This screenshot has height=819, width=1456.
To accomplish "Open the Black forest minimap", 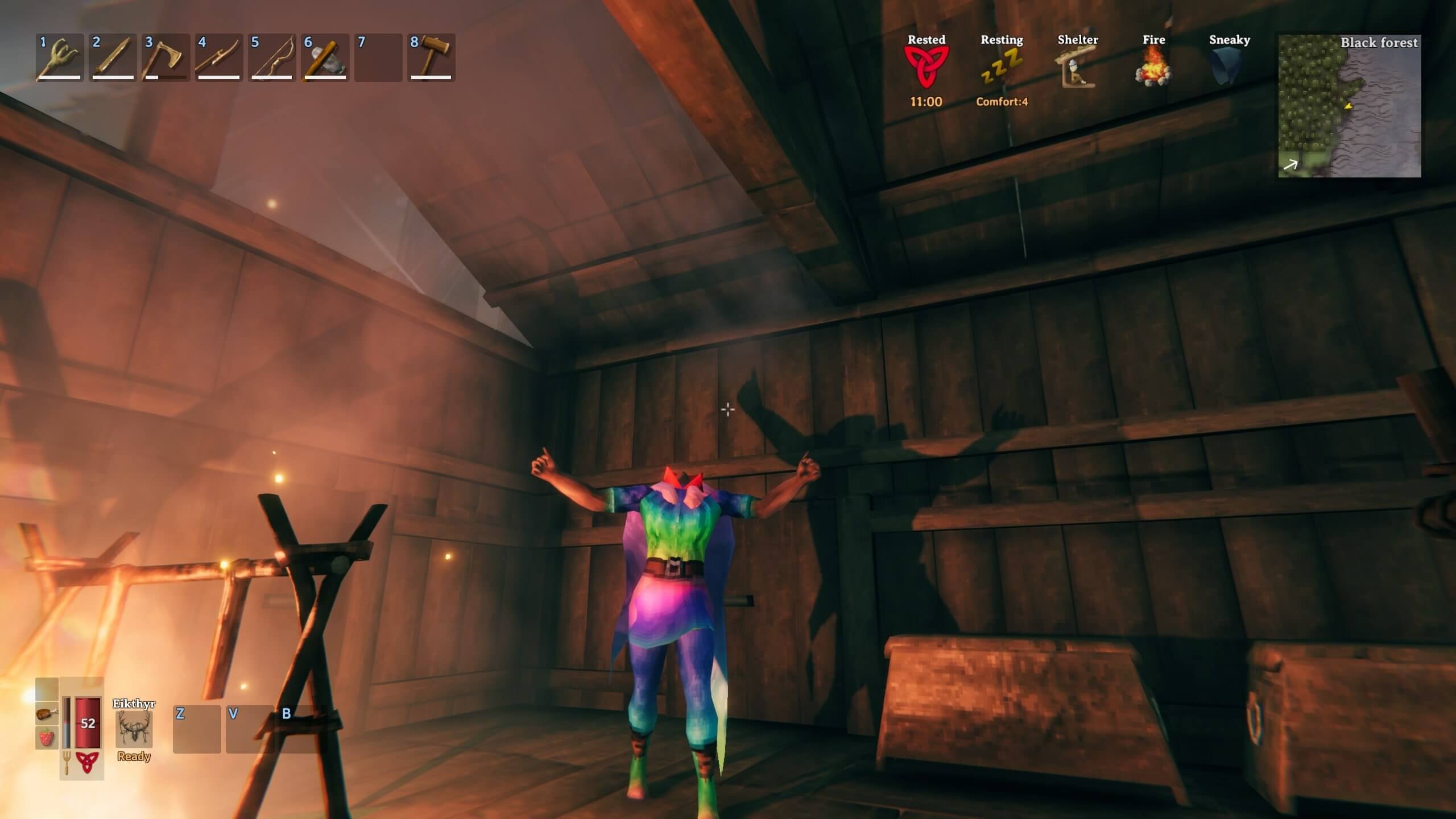I will click(1349, 106).
